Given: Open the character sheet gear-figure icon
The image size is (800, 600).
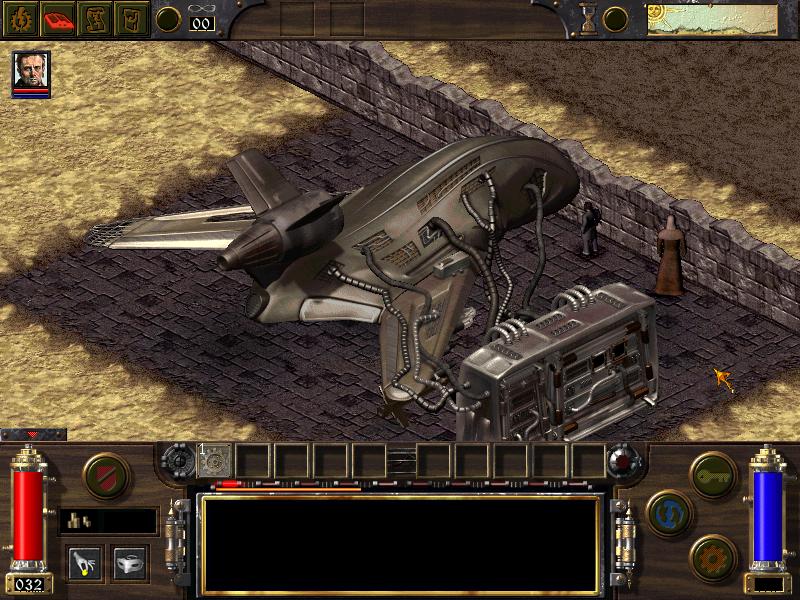Looking at the screenshot, I should [20, 17].
